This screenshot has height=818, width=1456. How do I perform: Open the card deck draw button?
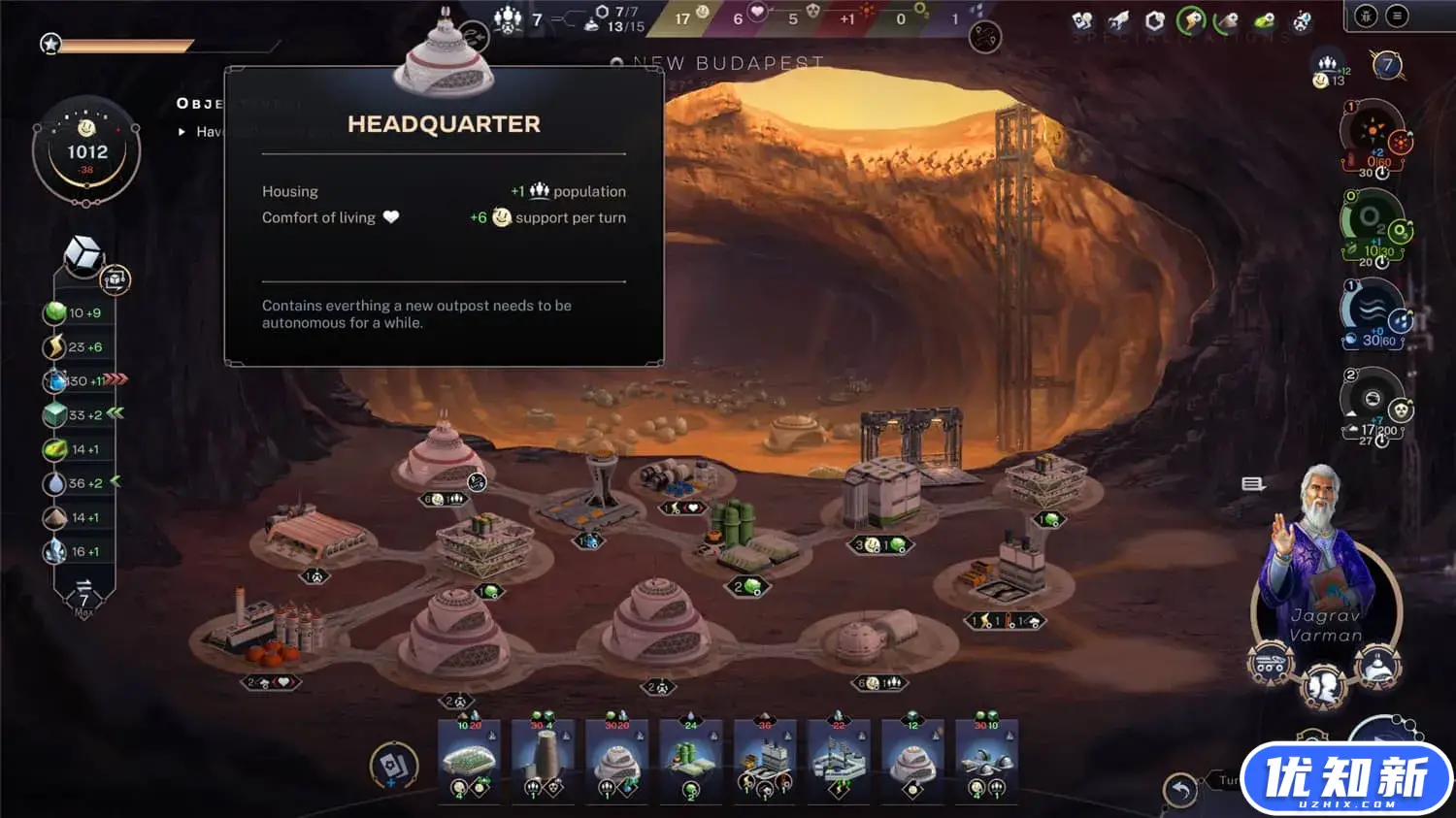point(394,766)
